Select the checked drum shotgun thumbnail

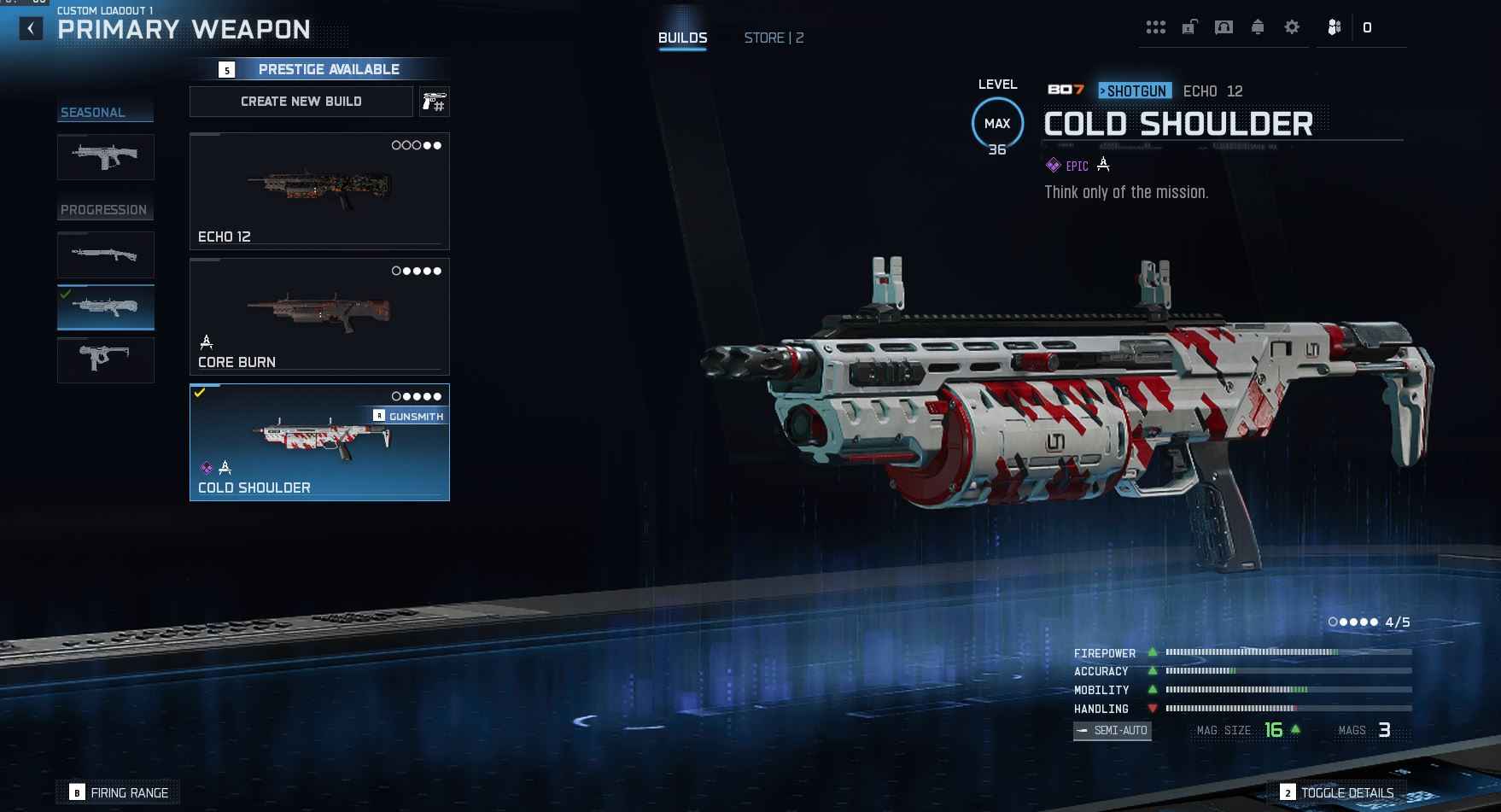(106, 307)
